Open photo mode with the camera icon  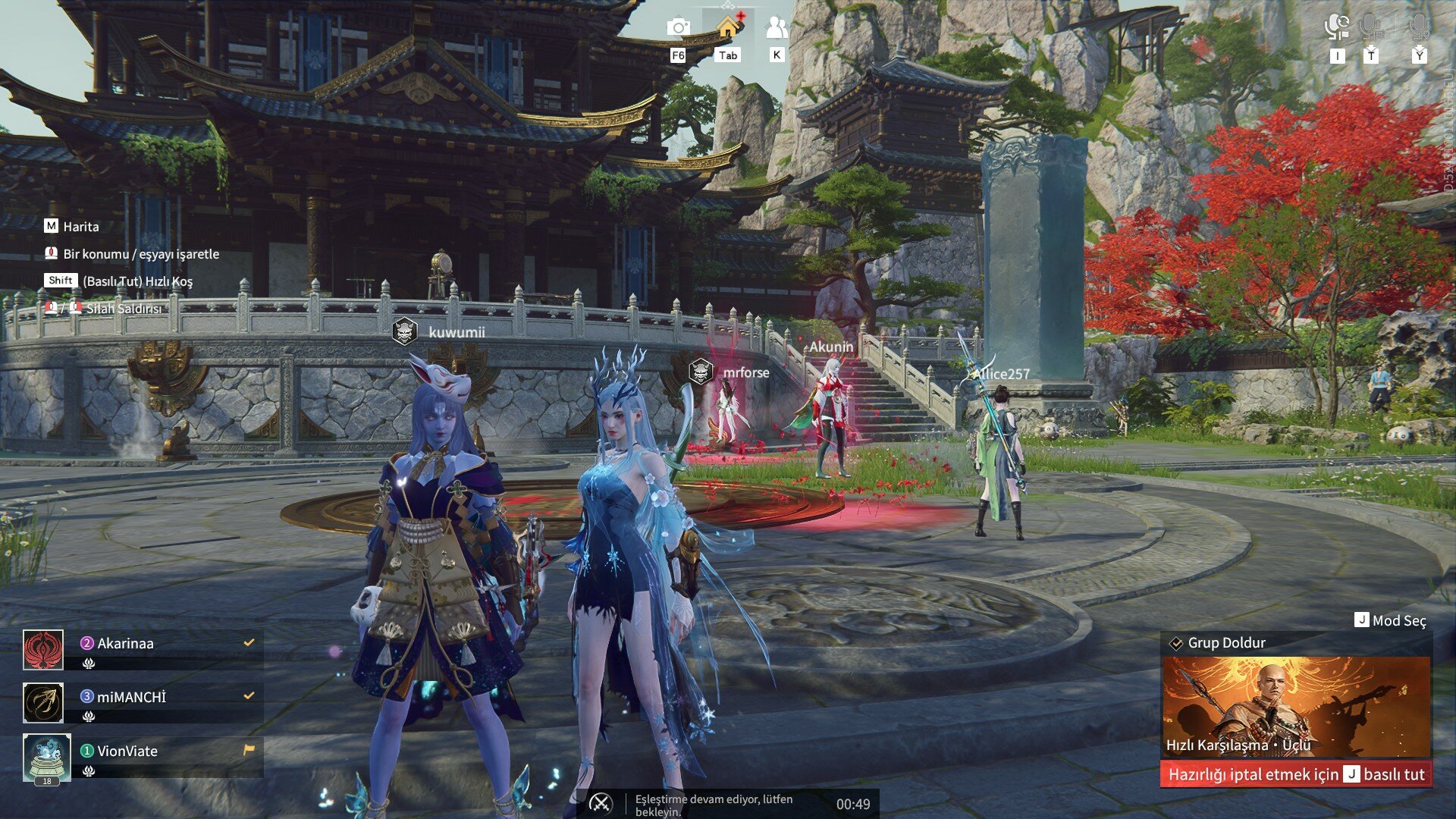(x=679, y=28)
